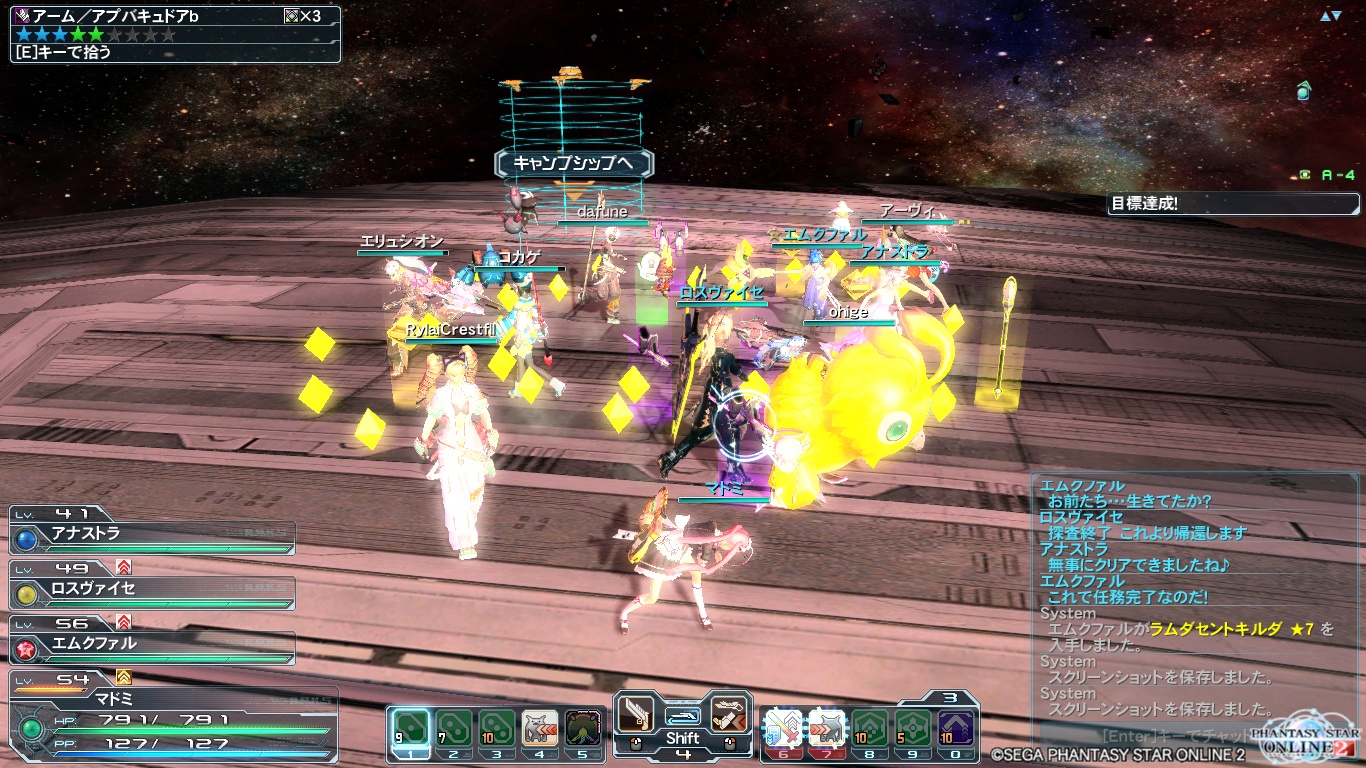Toggle the minimap up/down arrows
1366x768 pixels.
[x=1330, y=16]
